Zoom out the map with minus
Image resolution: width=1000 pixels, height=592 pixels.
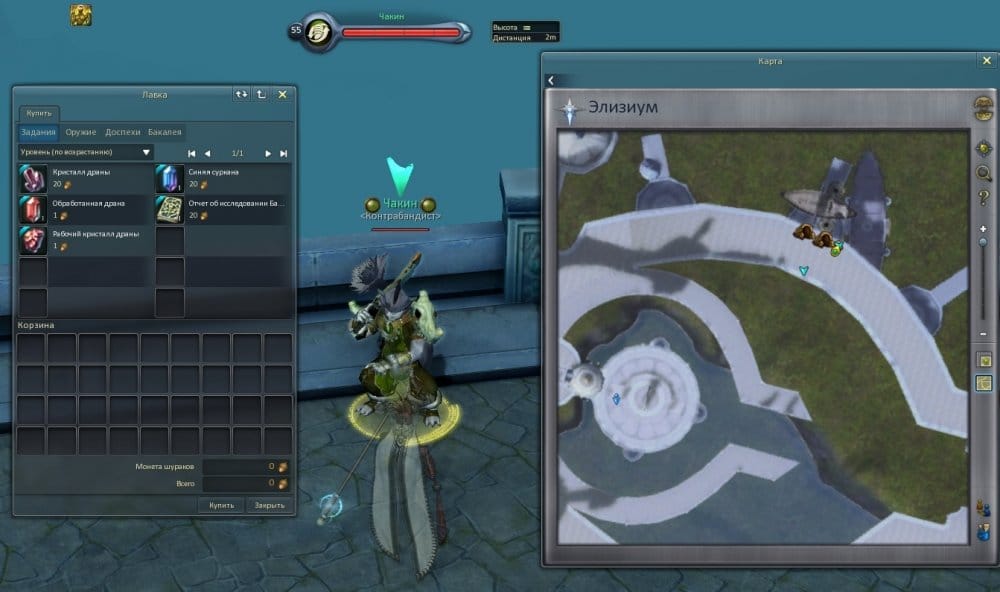984,333
